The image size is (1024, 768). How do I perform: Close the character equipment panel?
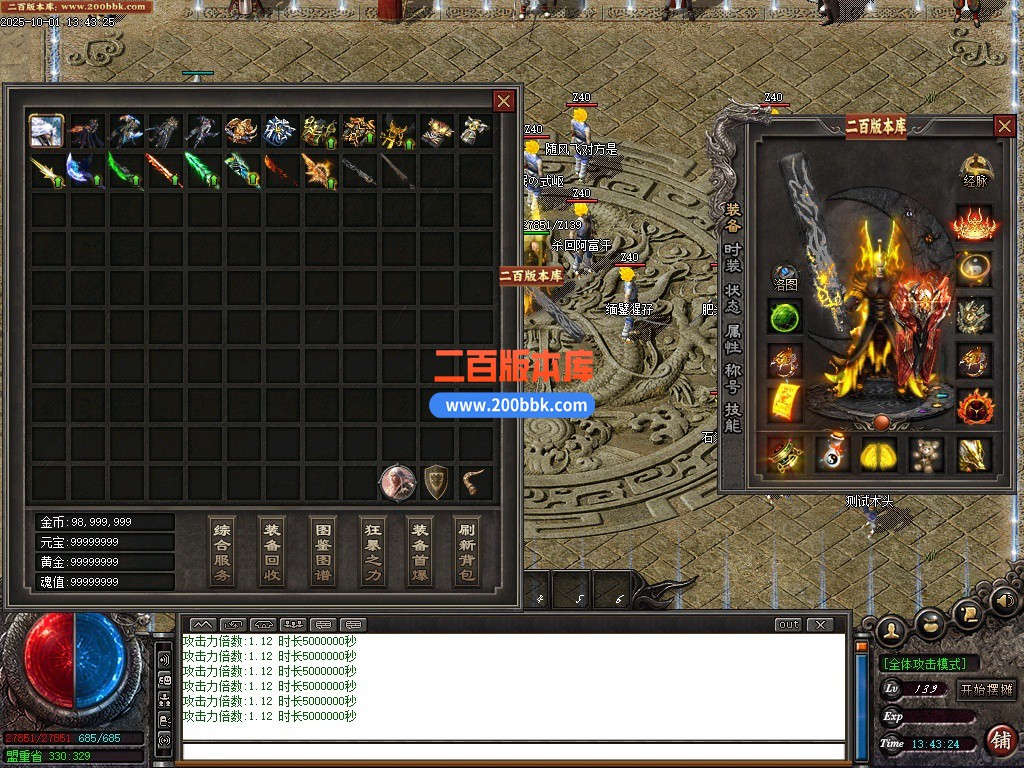[x=1004, y=126]
